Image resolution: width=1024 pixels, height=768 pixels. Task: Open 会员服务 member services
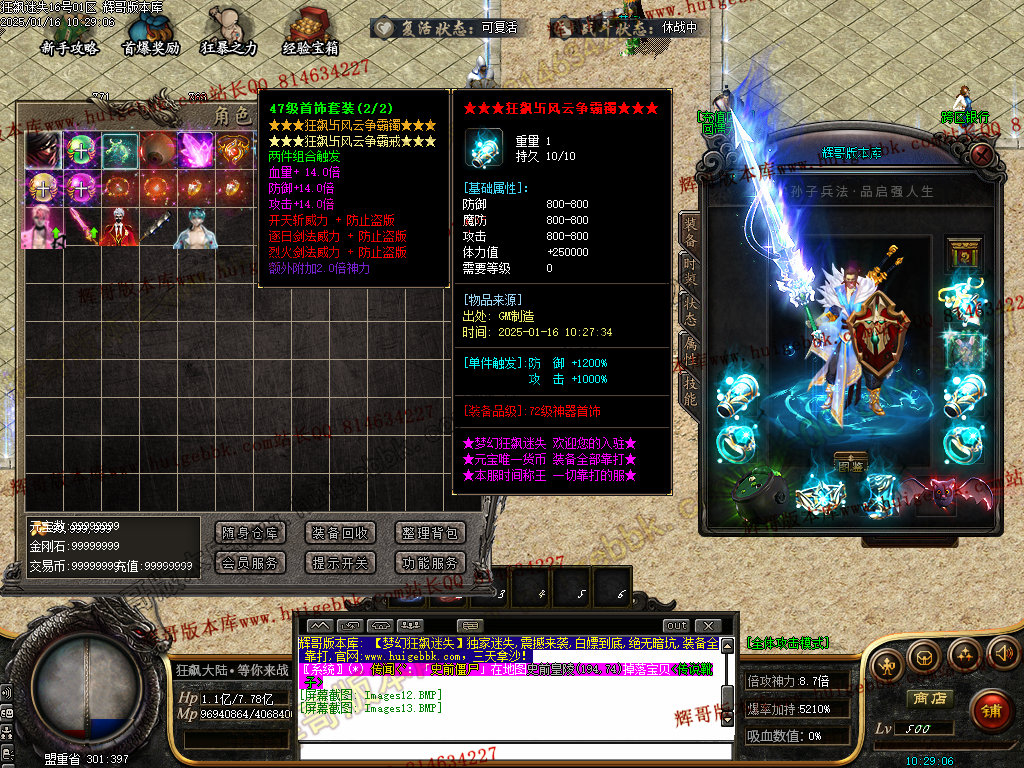point(250,563)
